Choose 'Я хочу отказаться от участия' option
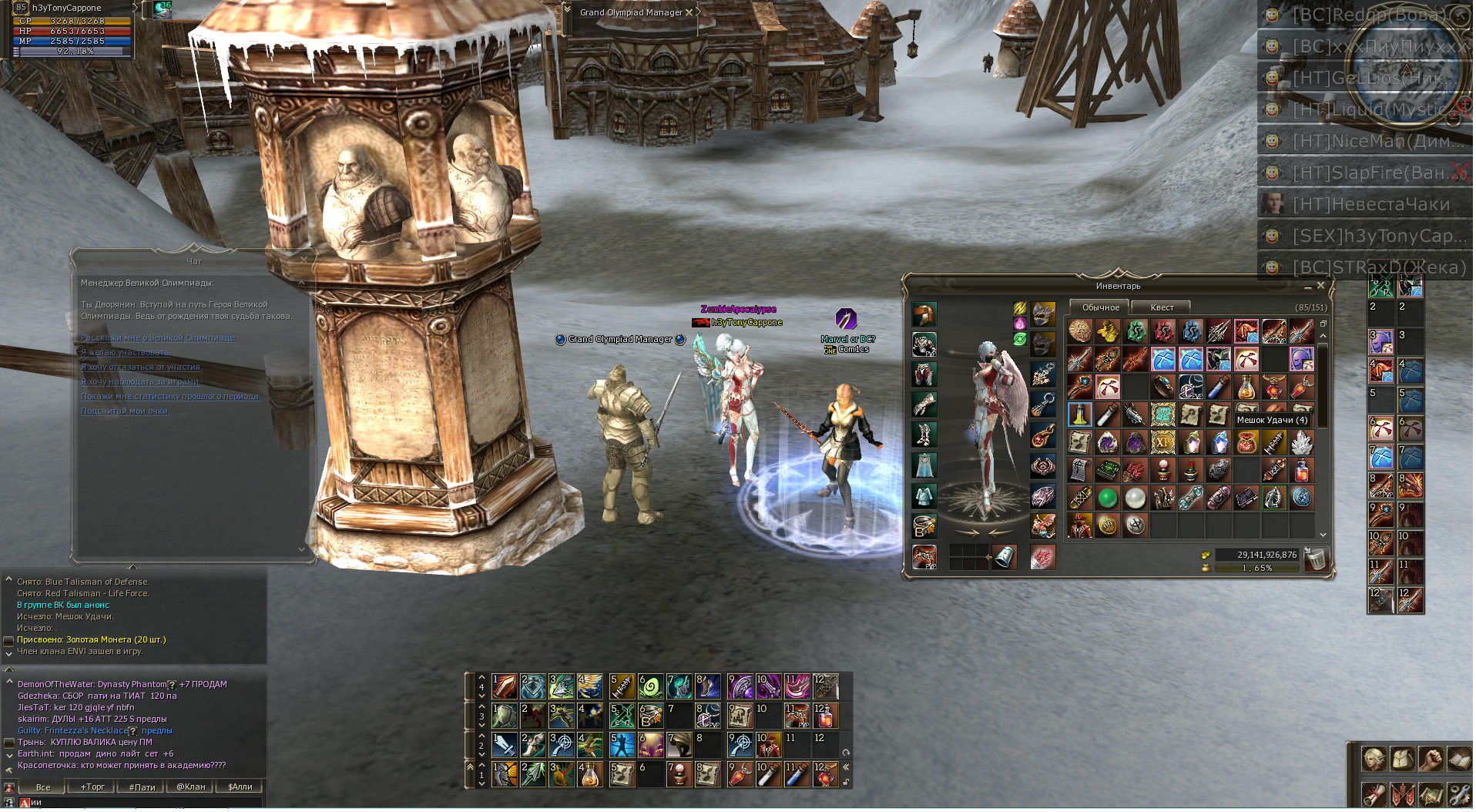Screen dimensions: 1476x812 [x=141, y=367]
